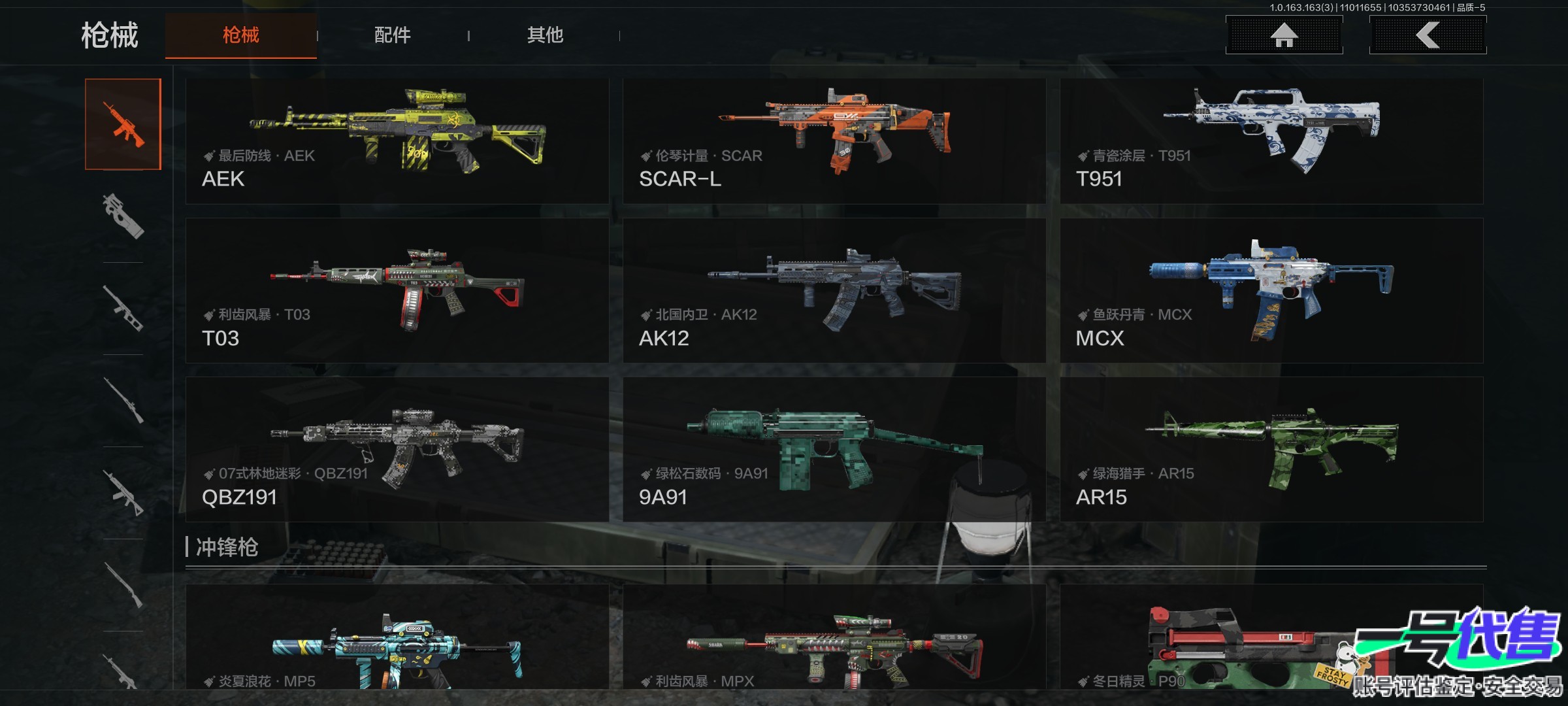Screen dimensions: 1568x706
Task: Open the blue porcelain T951 skin
Action: pyautogui.click(x=1271, y=141)
